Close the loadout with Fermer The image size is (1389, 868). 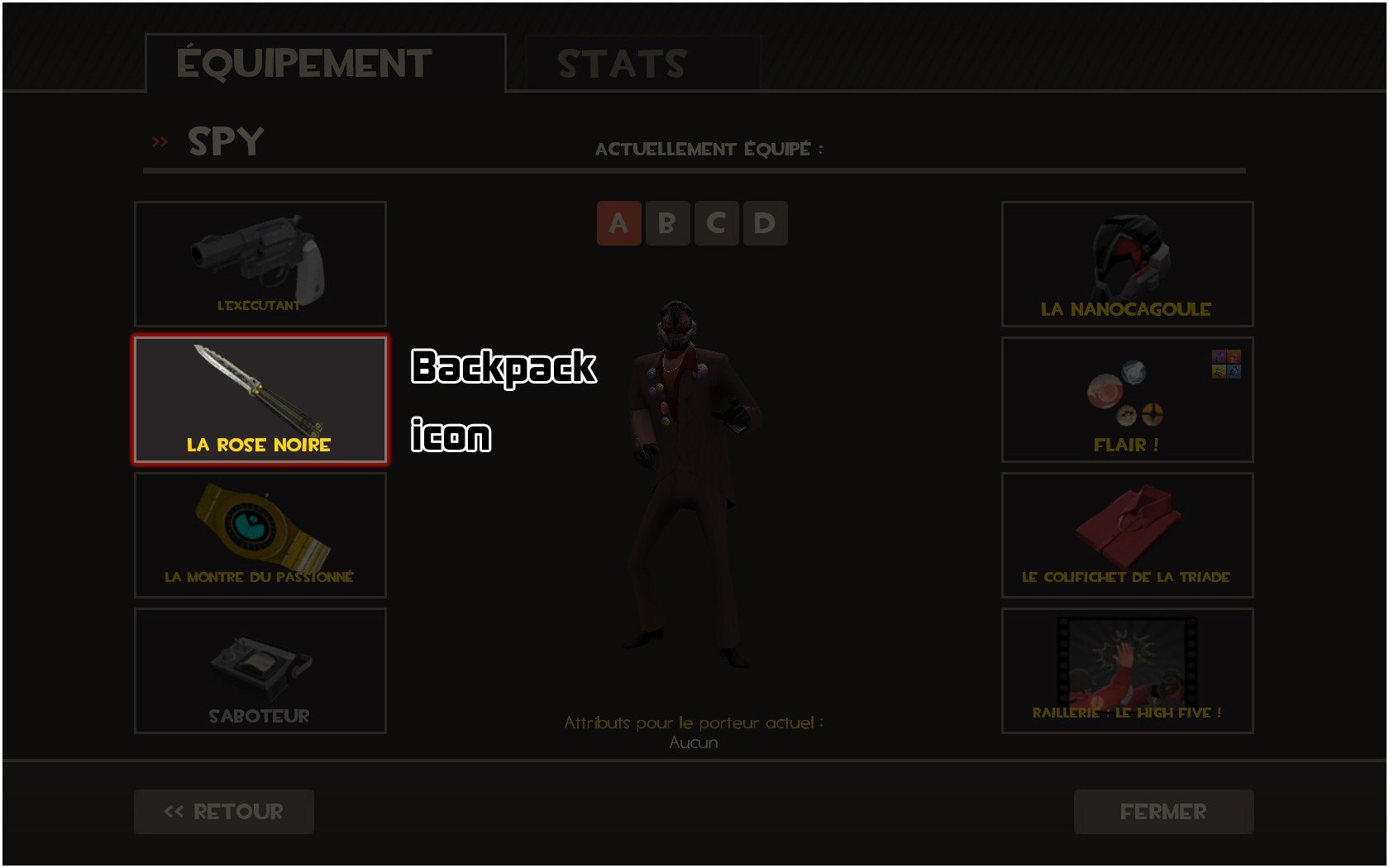pos(1163,812)
